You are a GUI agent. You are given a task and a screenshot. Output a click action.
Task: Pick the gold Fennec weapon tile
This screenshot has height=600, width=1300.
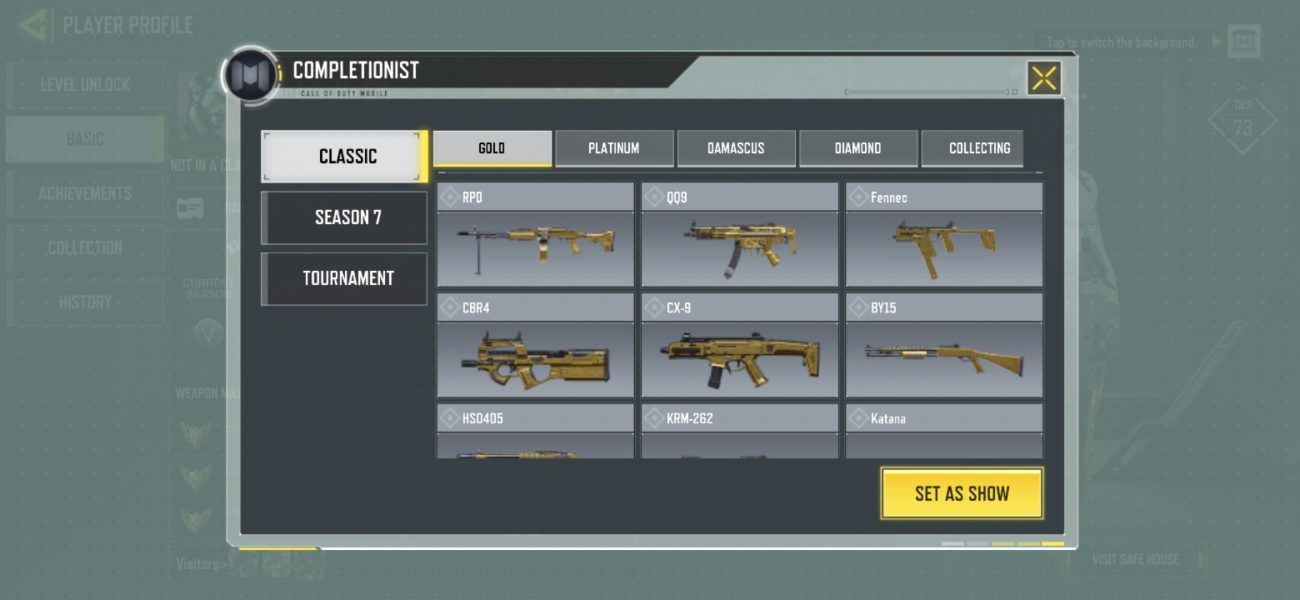[944, 240]
